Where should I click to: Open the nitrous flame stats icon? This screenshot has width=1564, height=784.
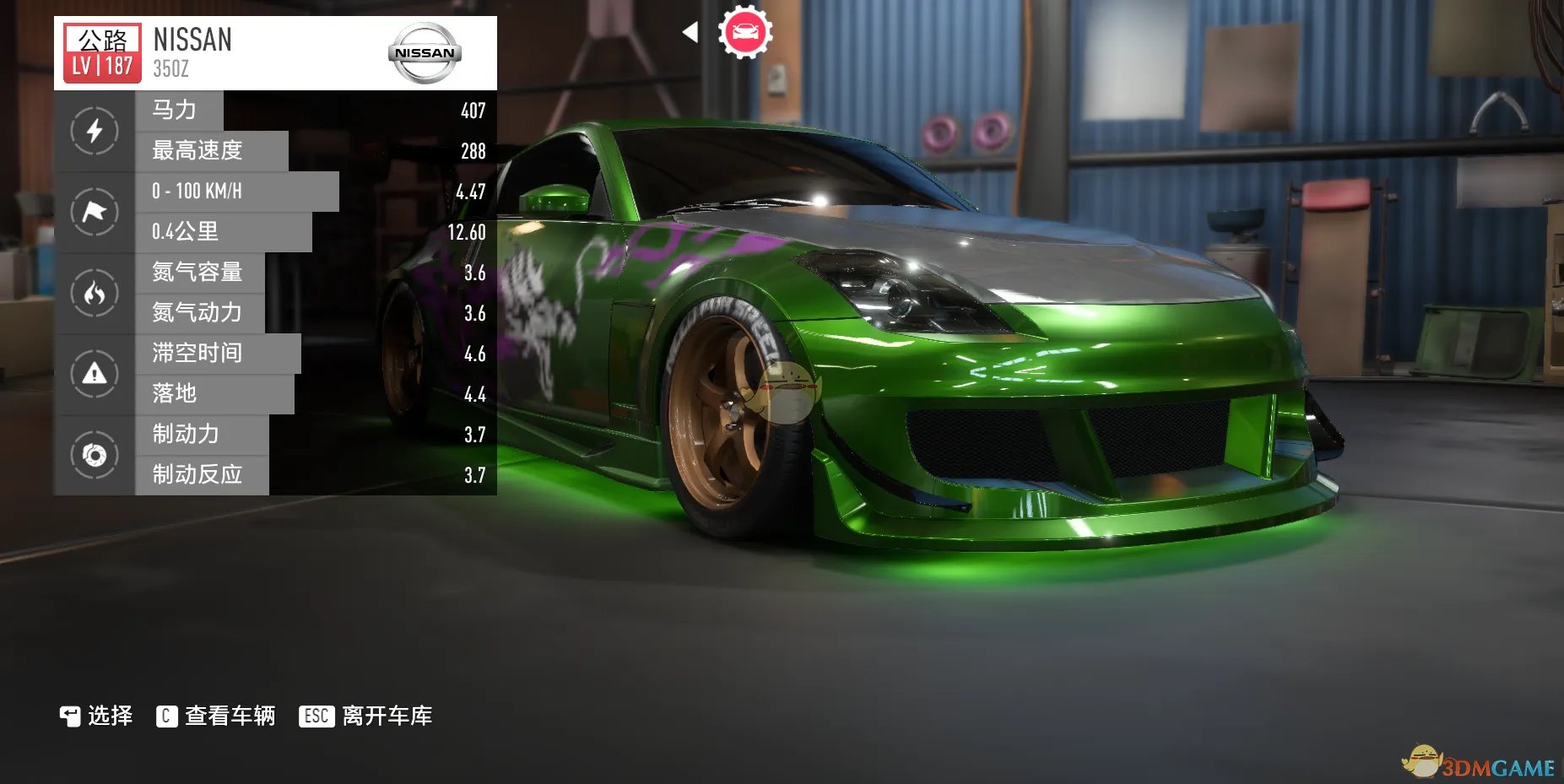[x=95, y=293]
